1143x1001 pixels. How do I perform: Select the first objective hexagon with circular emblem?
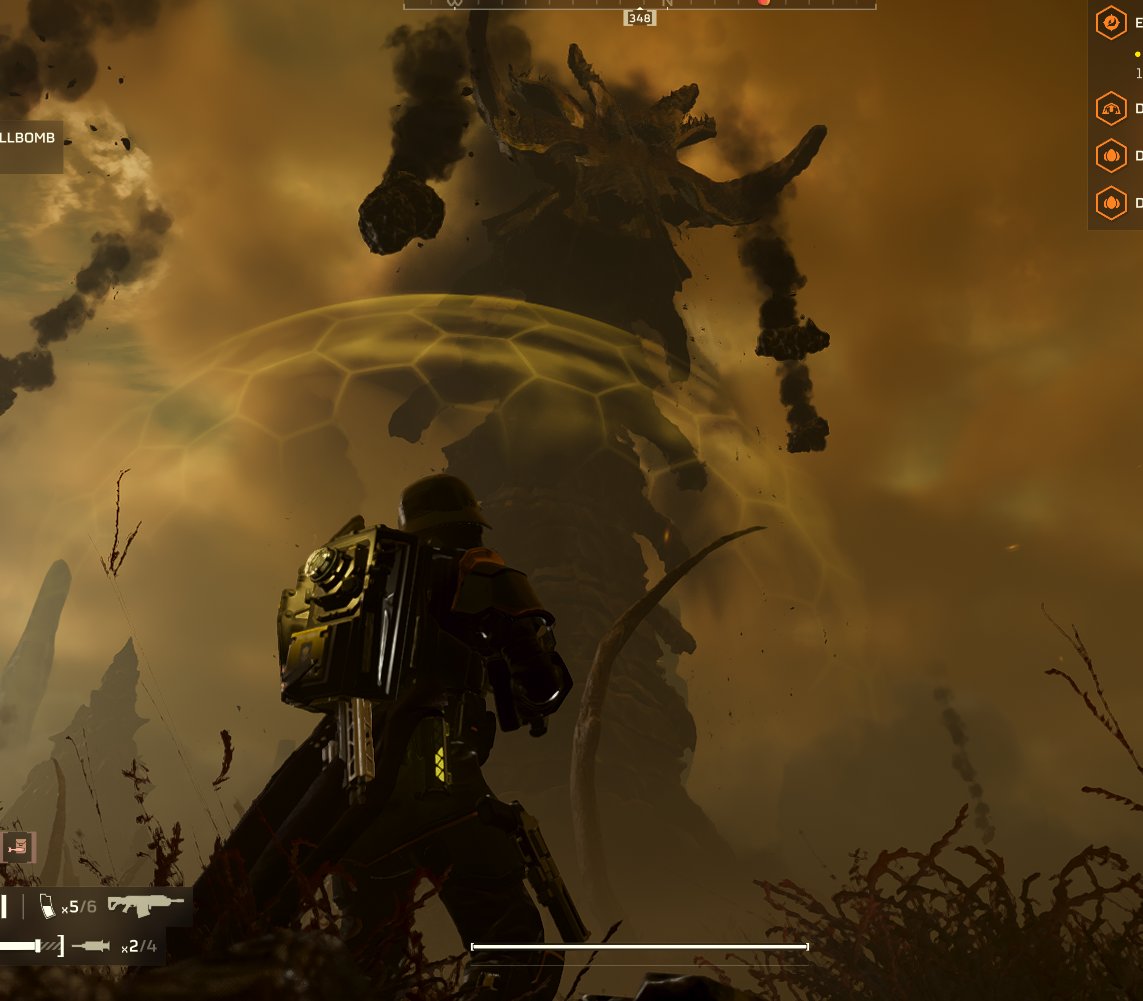coord(1110,23)
